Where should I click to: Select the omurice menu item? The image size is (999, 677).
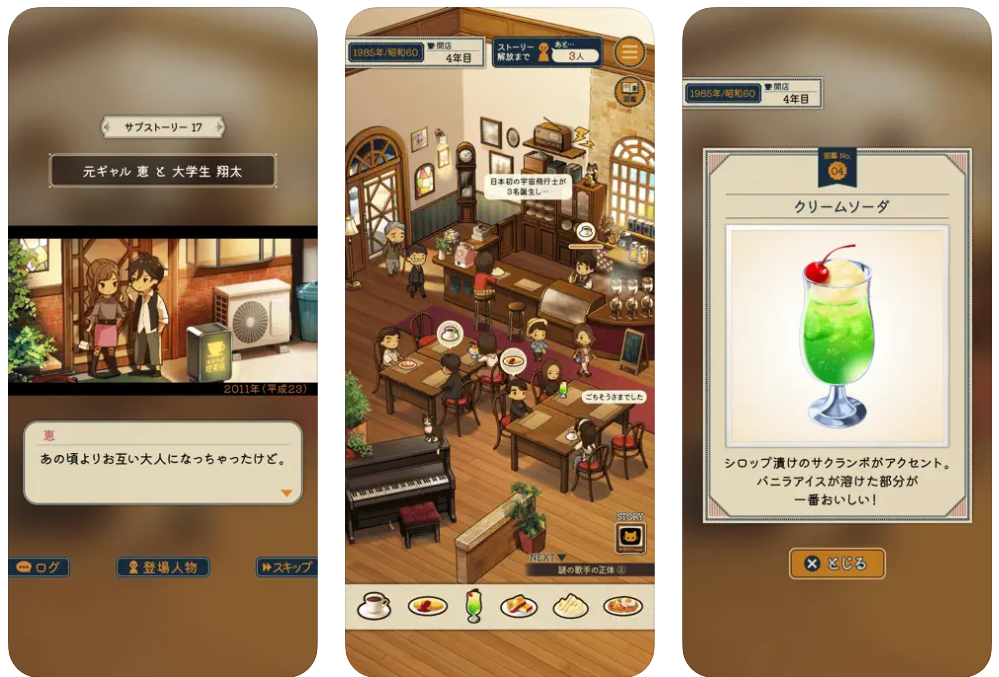point(427,605)
